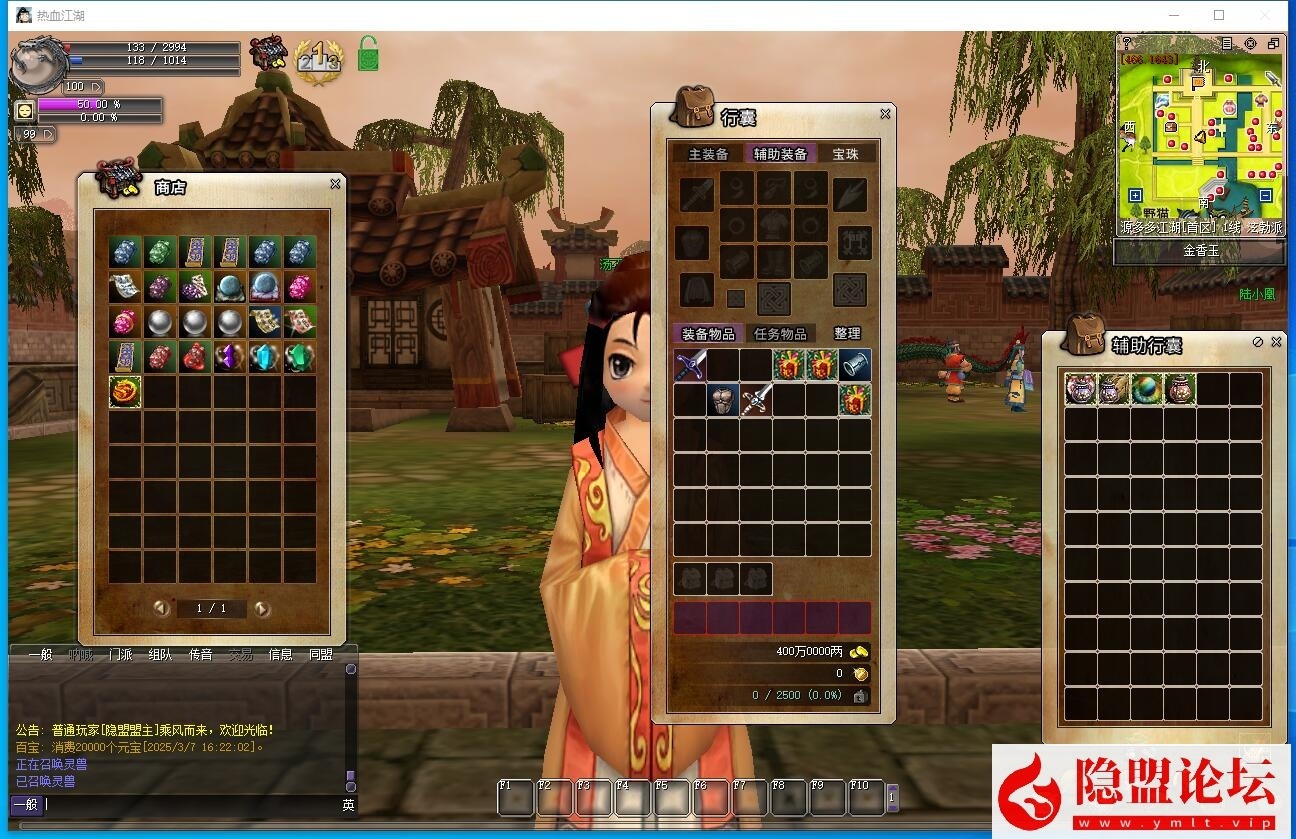Click the question mark help icon on the minimap
This screenshot has width=1296, height=839.
[1127, 44]
